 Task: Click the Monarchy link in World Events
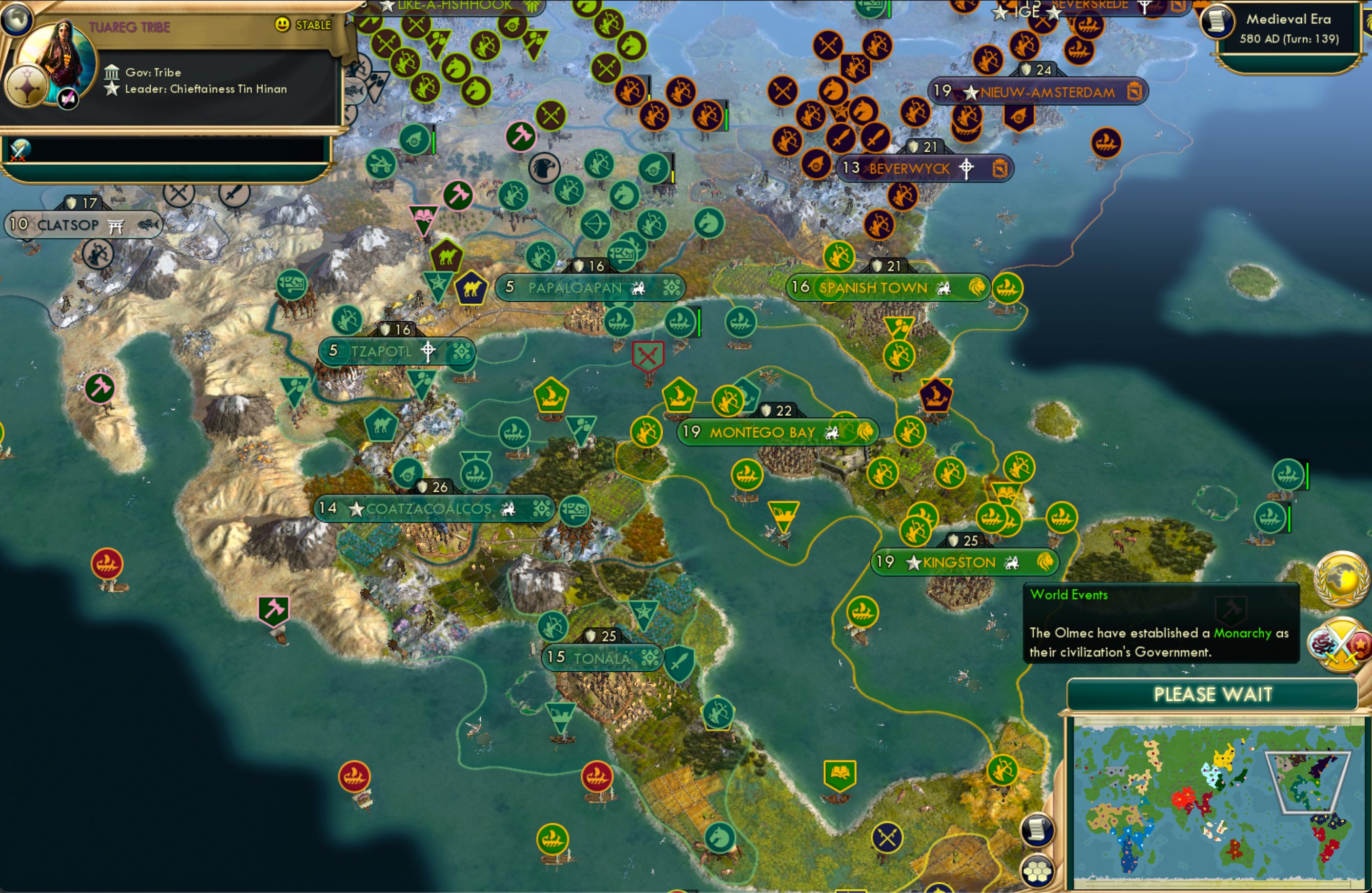[x=1241, y=633]
